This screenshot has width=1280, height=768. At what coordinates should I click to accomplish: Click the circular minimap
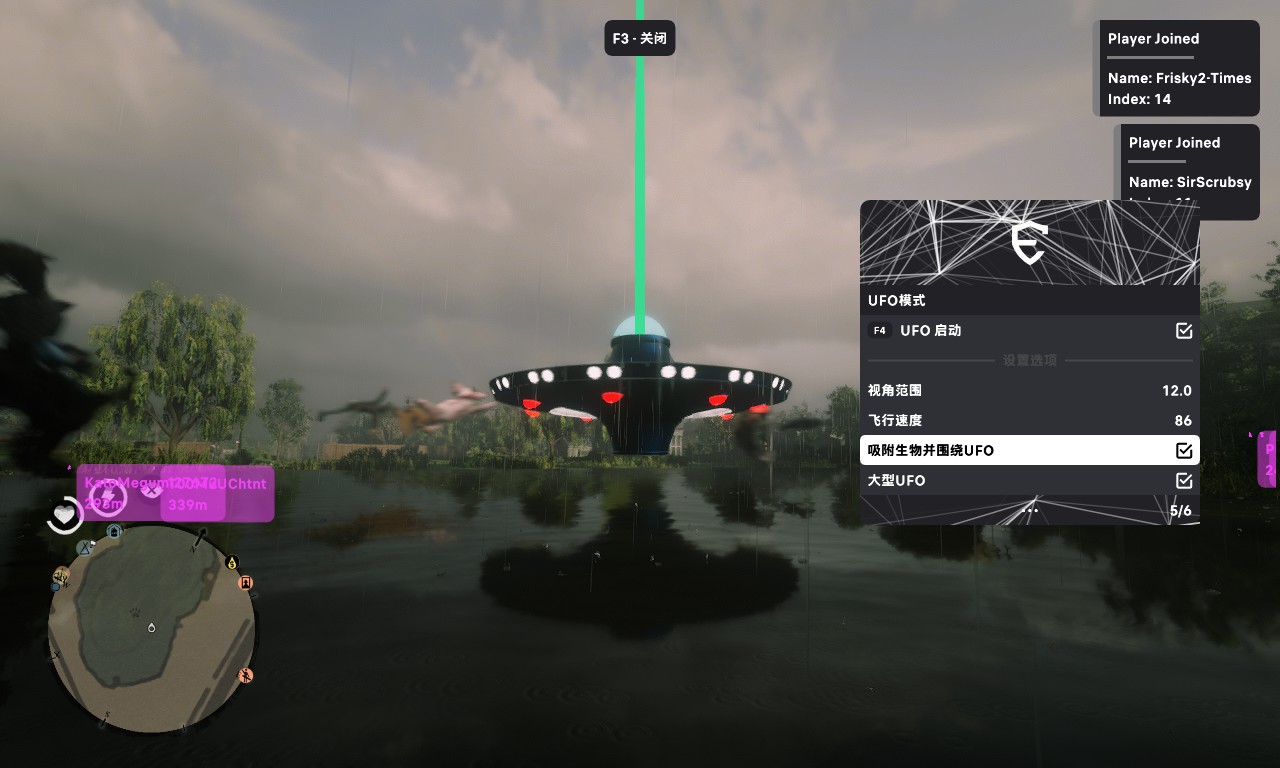coord(151,628)
